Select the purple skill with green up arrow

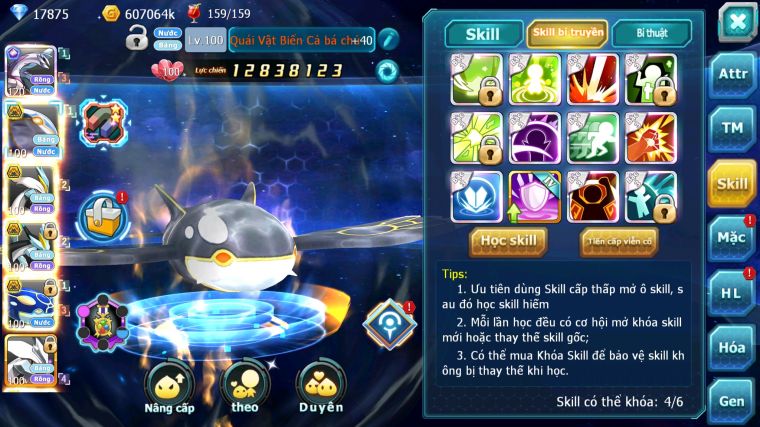[535, 196]
